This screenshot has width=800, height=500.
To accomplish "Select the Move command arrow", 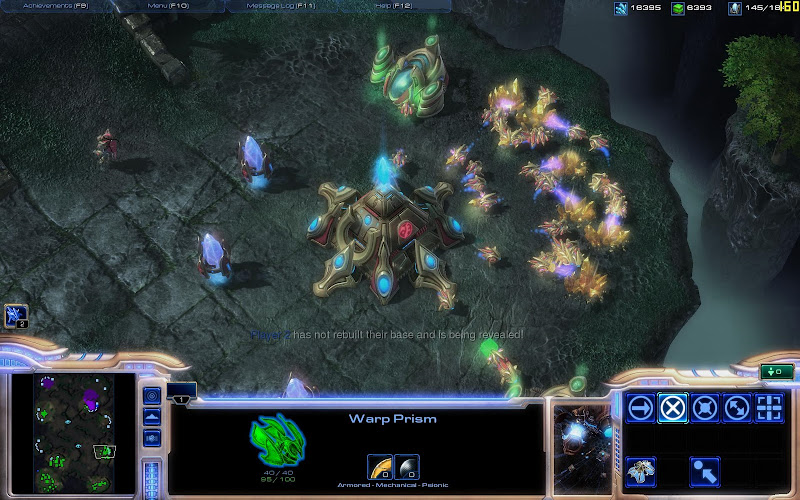I will pyautogui.click(x=641, y=408).
